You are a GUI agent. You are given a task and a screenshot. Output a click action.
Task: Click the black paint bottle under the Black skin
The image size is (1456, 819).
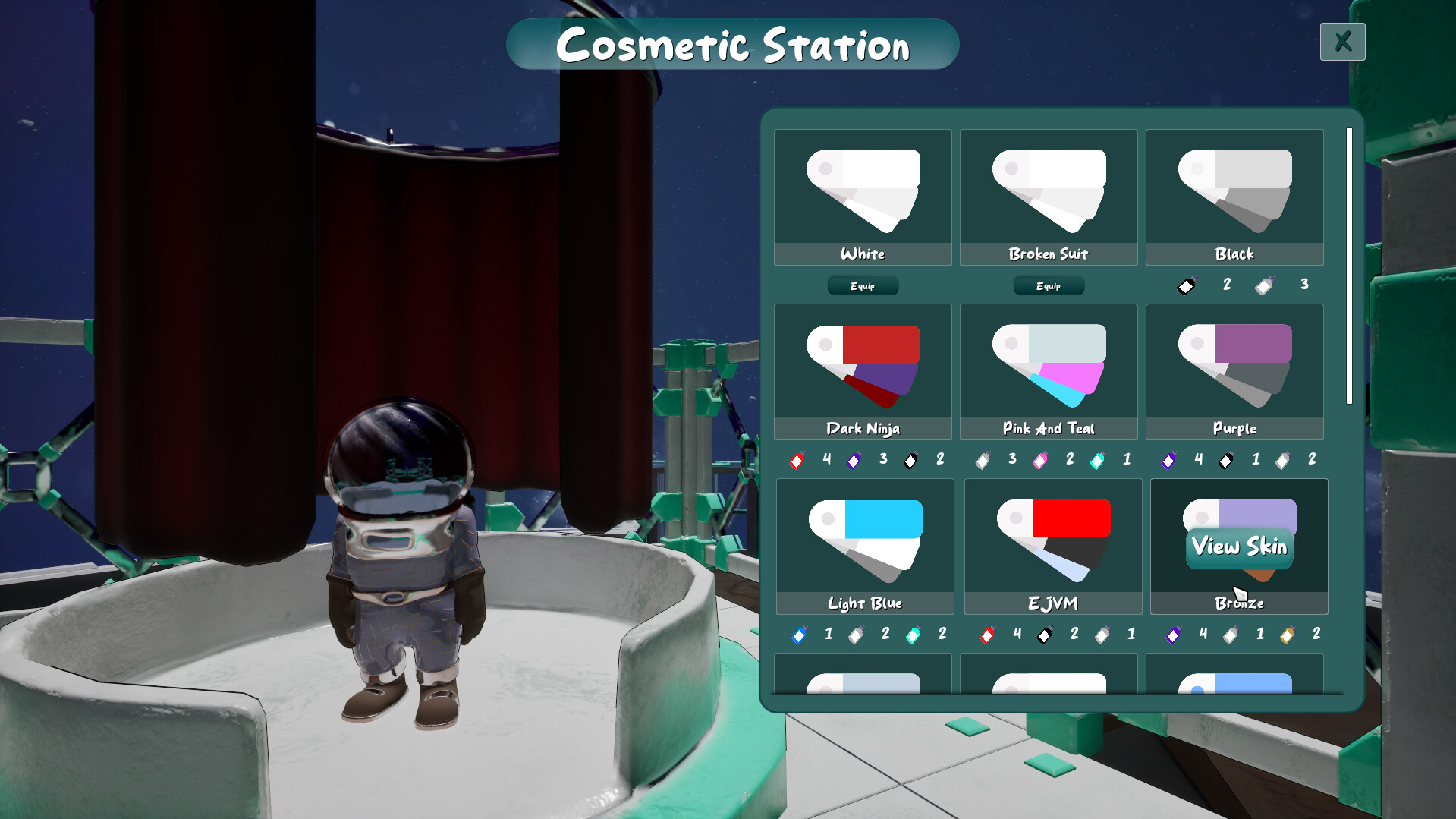click(x=1184, y=285)
